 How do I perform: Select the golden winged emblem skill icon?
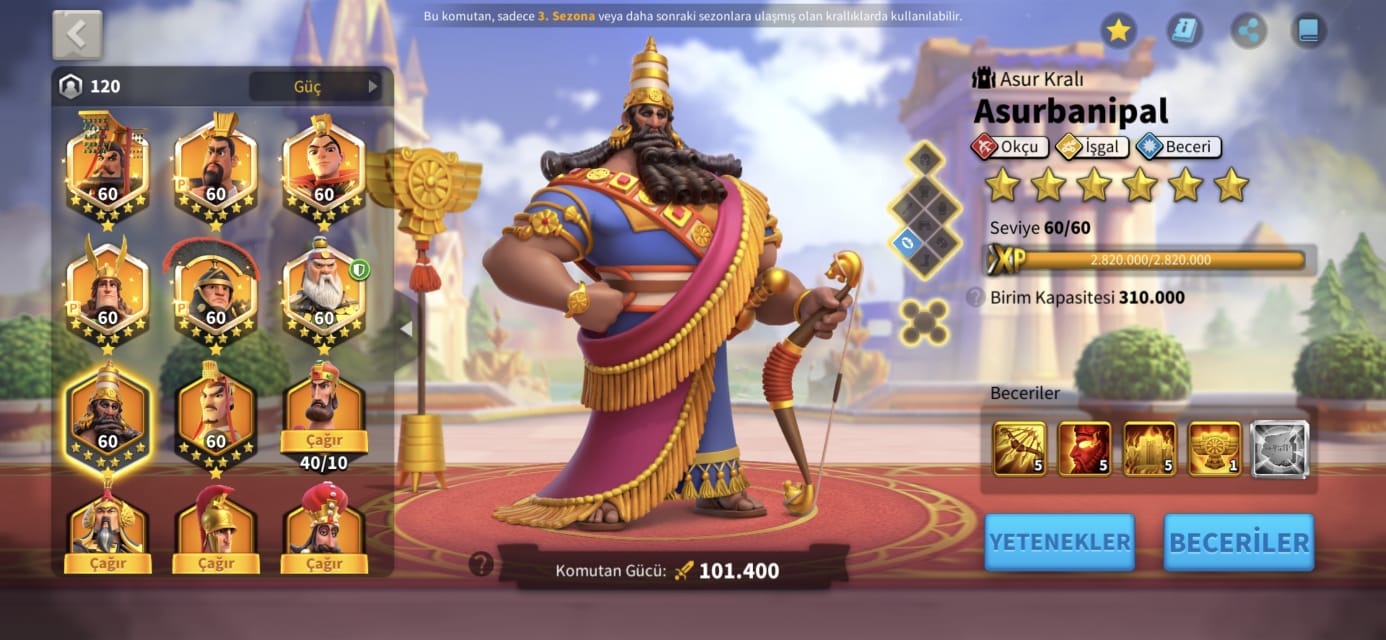pyautogui.click(x=1214, y=448)
